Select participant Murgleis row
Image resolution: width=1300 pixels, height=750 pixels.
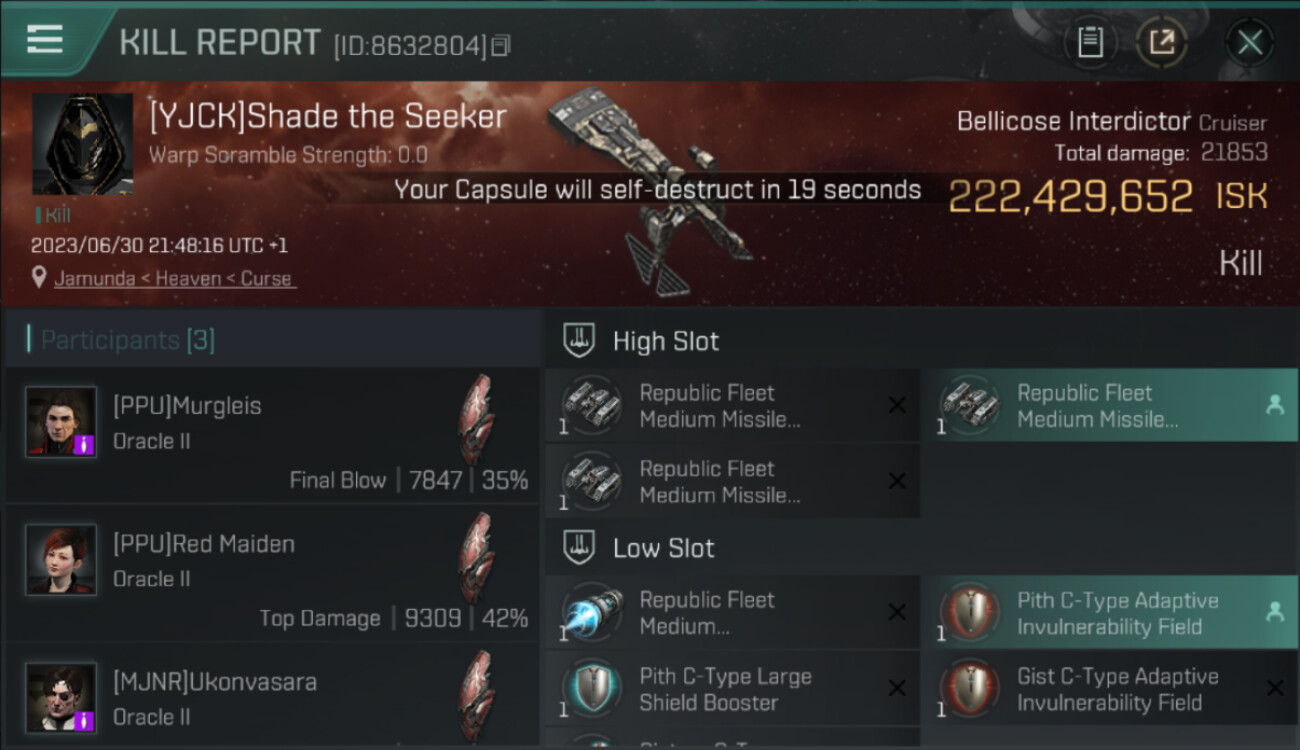pyautogui.click(x=271, y=435)
